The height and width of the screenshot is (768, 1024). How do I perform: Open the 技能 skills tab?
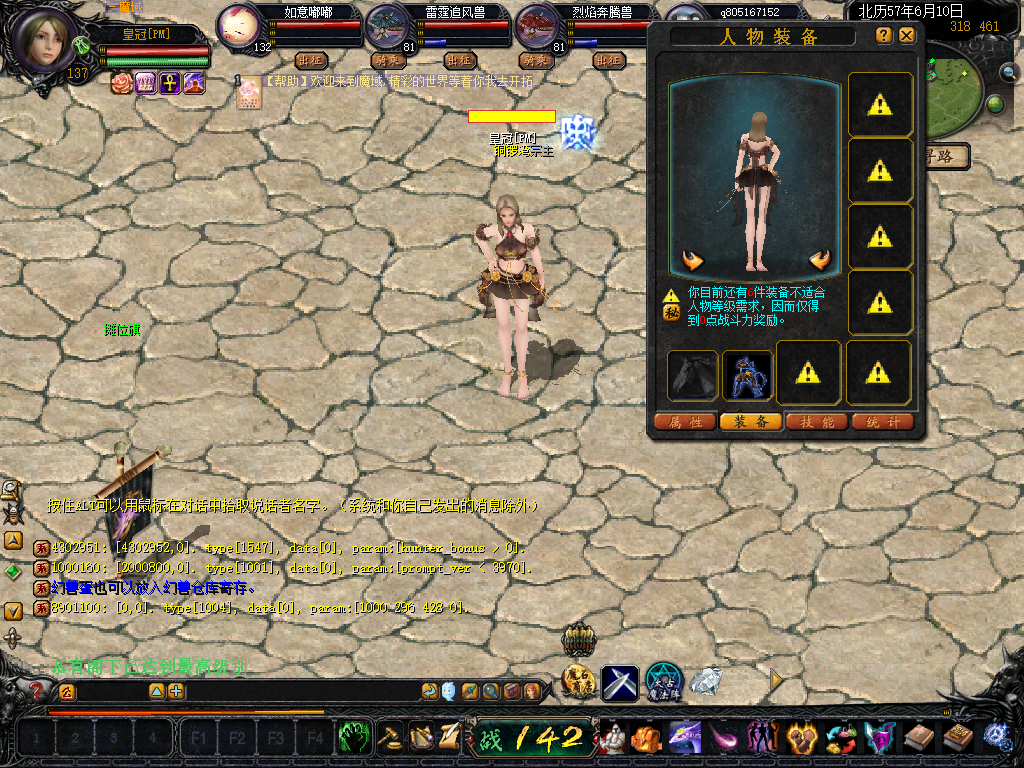[817, 422]
